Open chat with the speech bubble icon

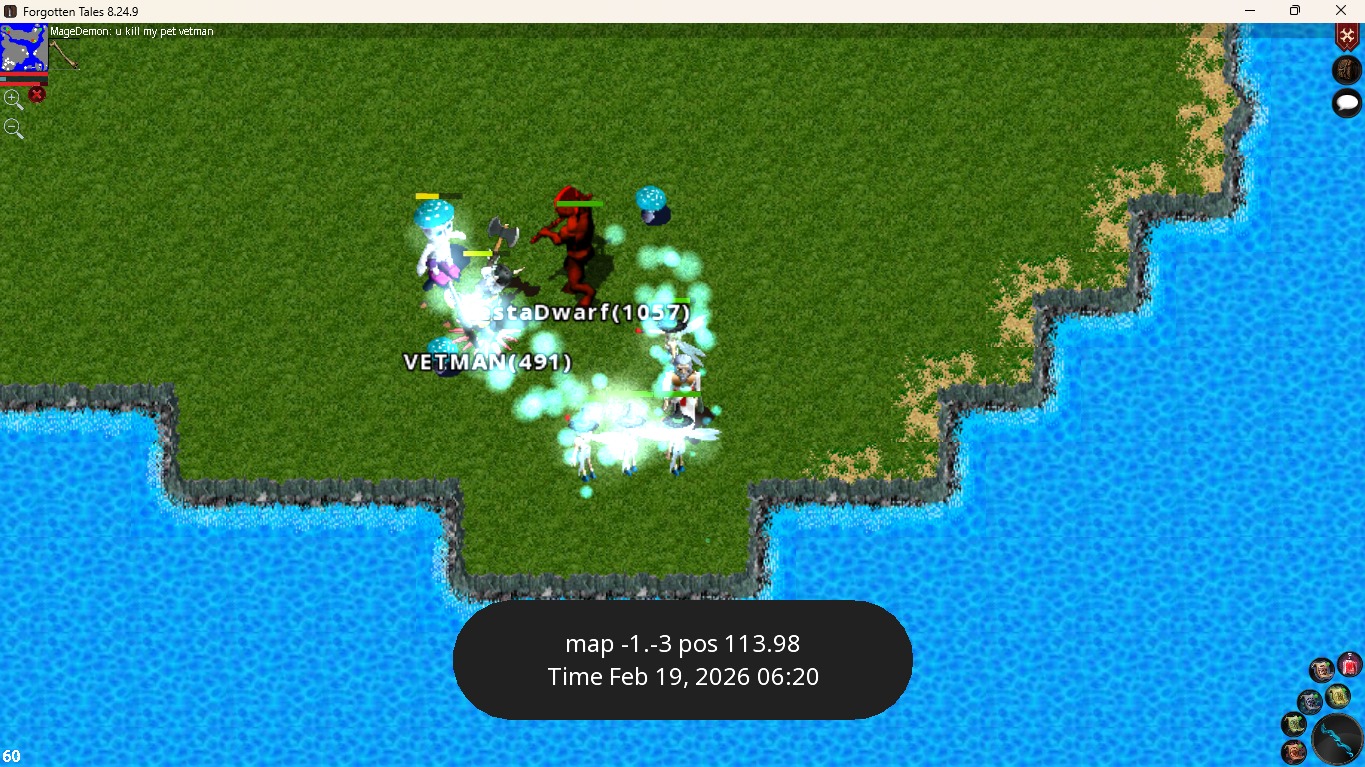[x=1347, y=102]
